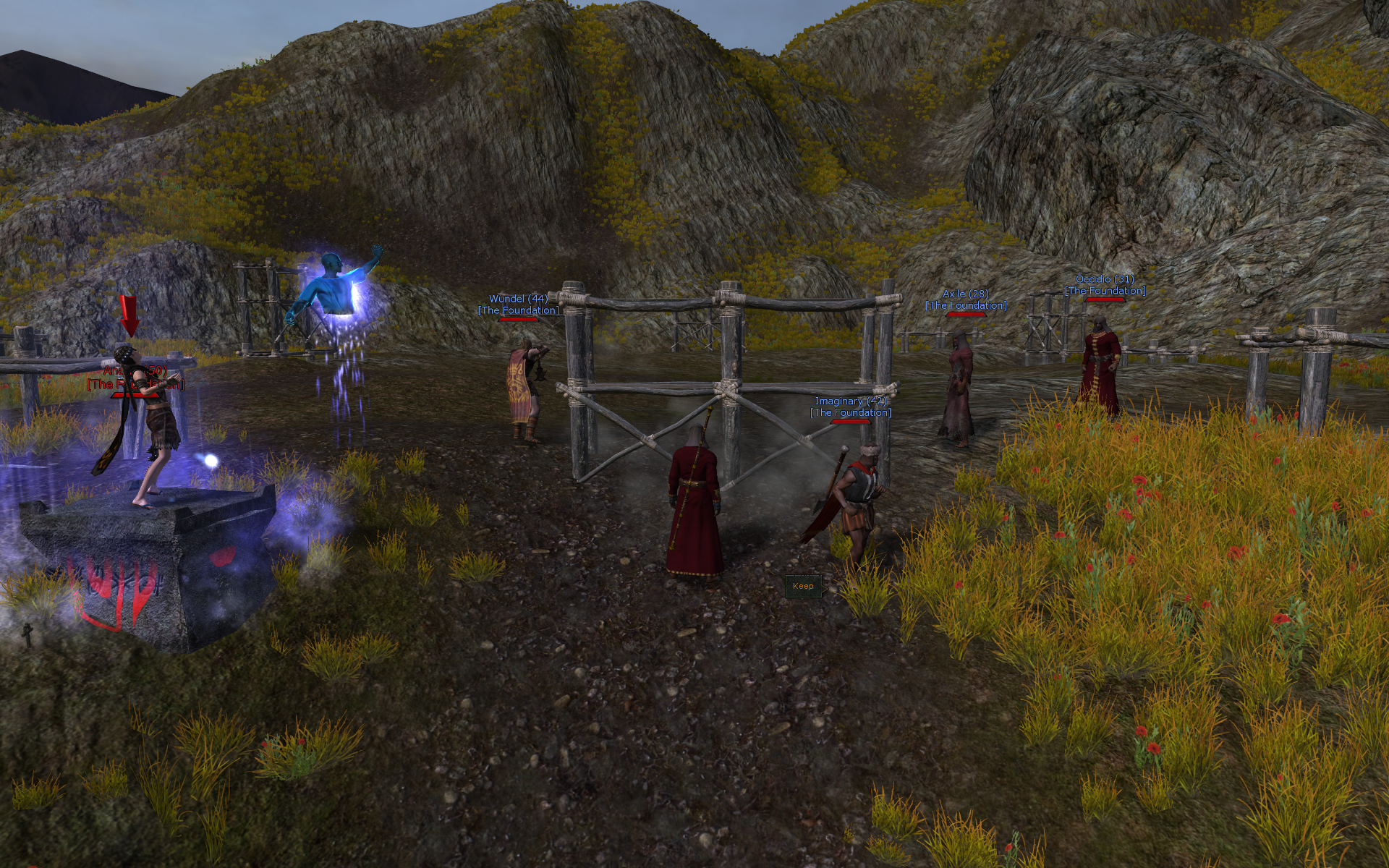
Task: Choose the Occidio (31) nameplate
Action: (x=1104, y=280)
